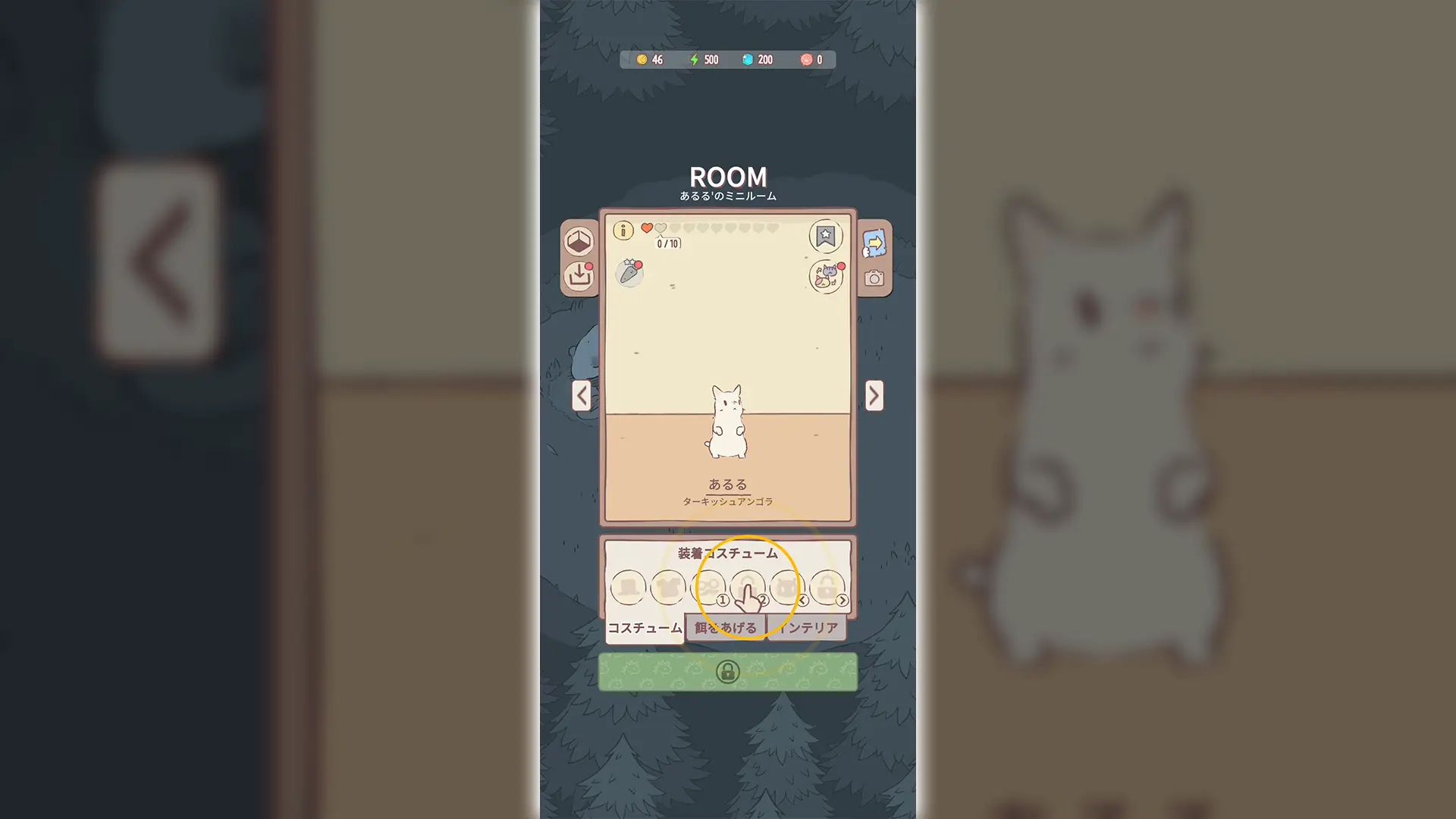Open the インテリア tab
Viewport: 1456px width, 819px height.
(810, 629)
